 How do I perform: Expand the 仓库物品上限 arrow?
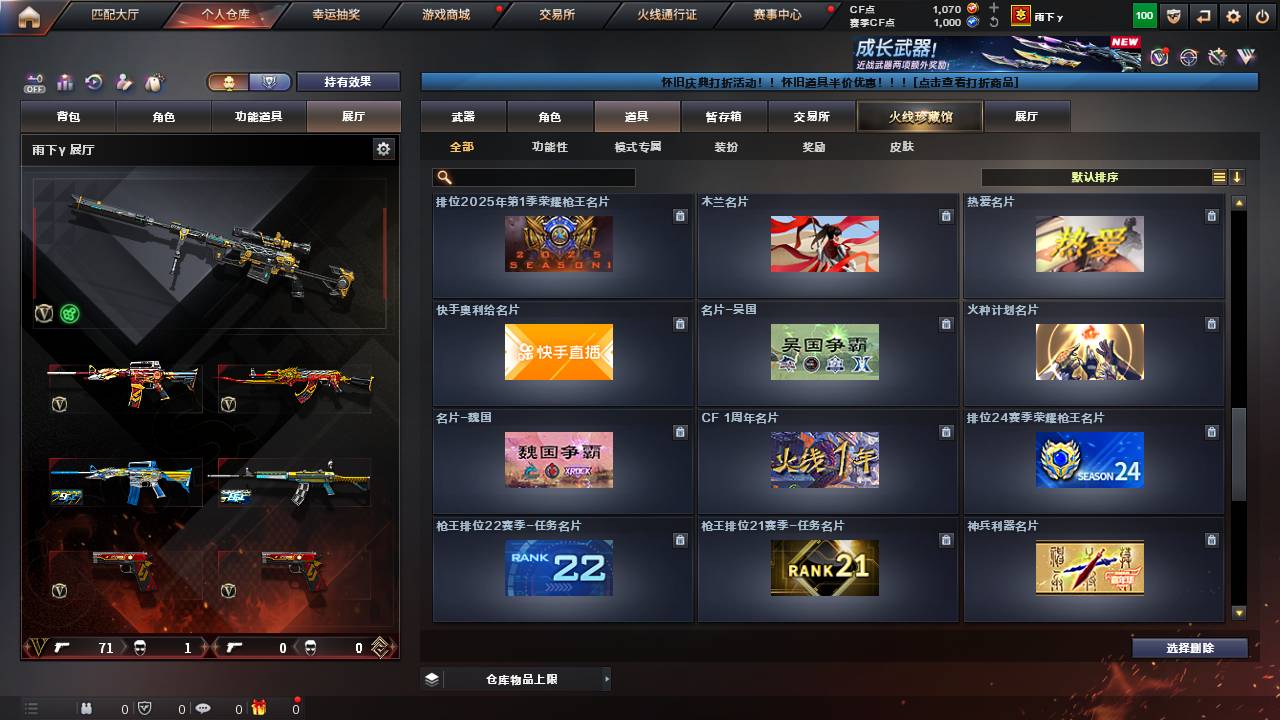608,678
